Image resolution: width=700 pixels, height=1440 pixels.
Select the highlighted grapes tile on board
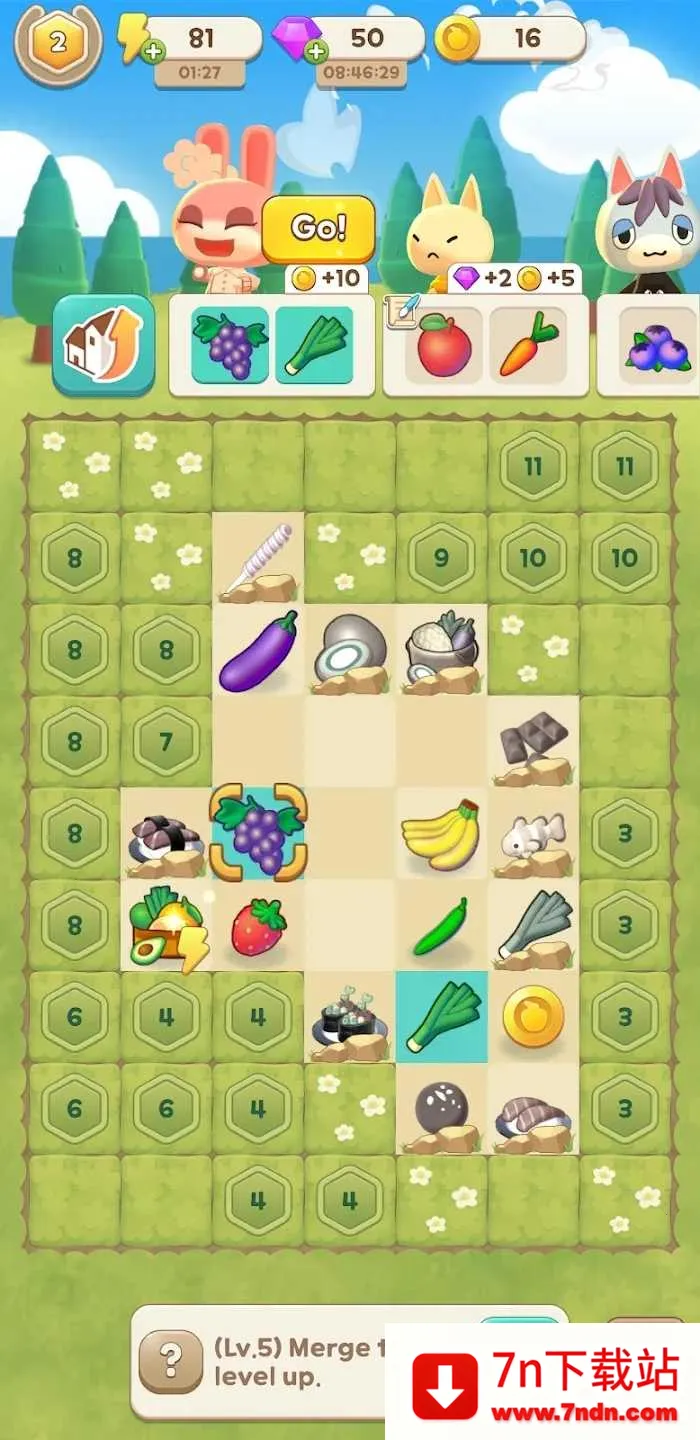pyautogui.click(x=258, y=834)
